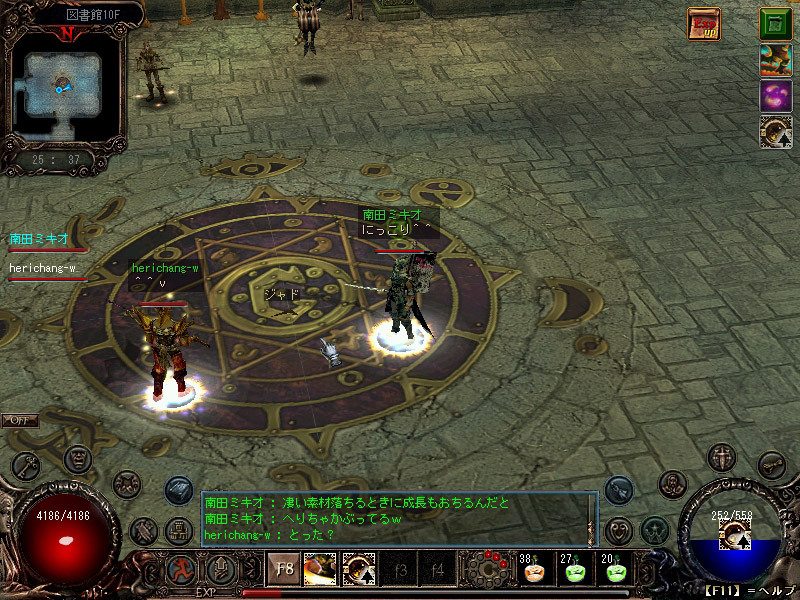Open the mask face menu button bottom-left

(78, 459)
